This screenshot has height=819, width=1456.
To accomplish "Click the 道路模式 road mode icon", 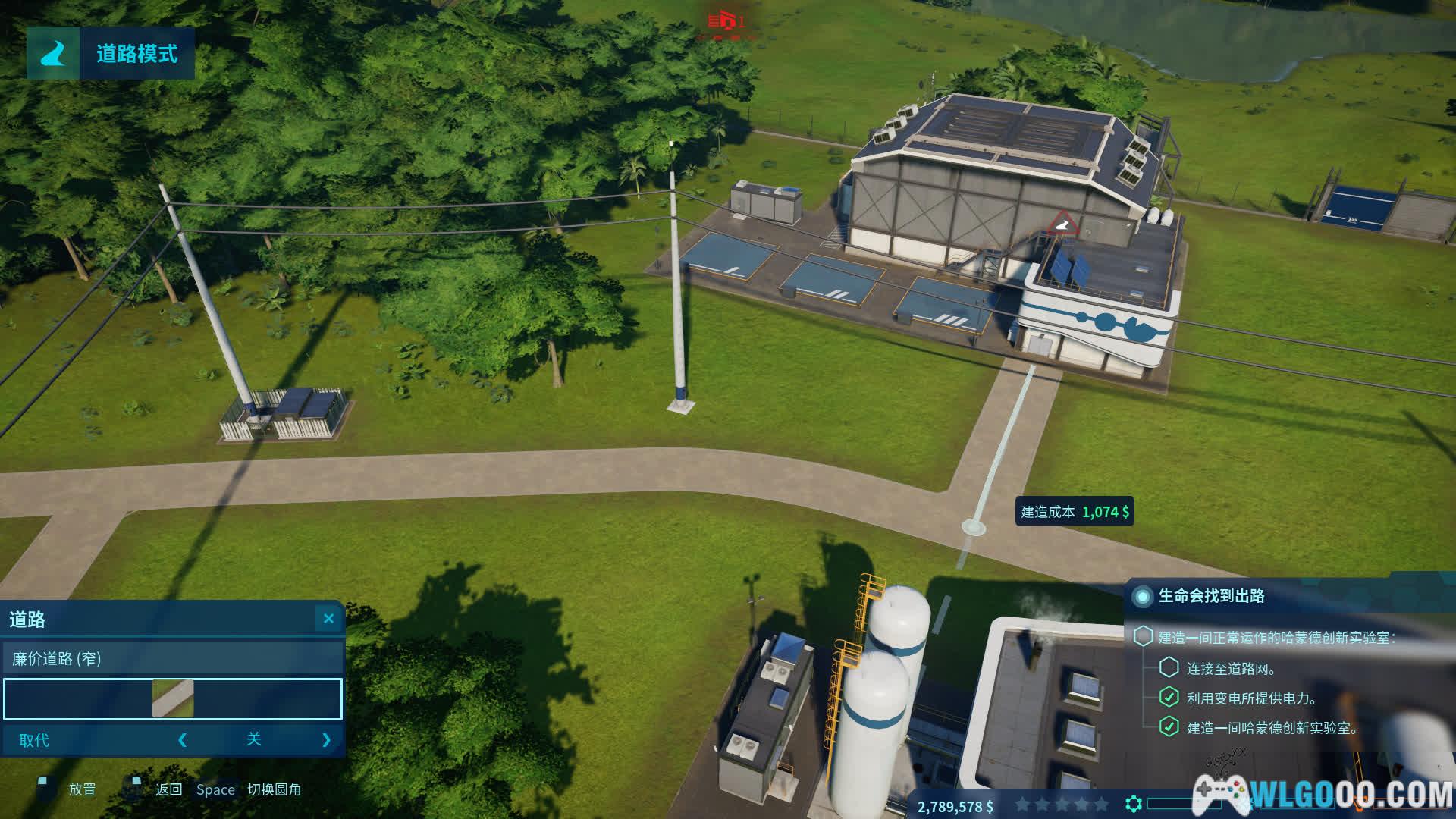I will pyautogui.click(x=53, y=53).
